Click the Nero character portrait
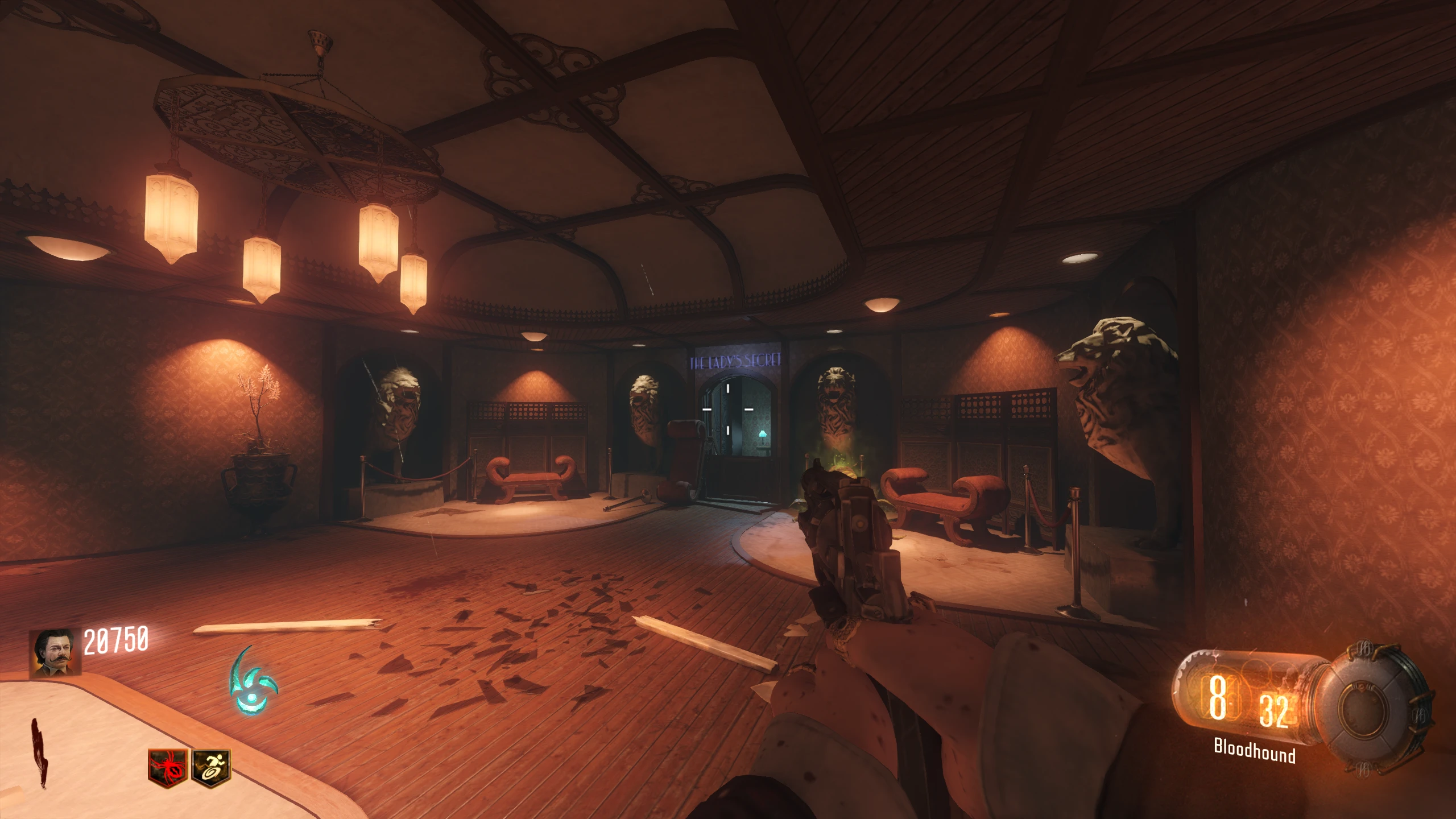 click(x=55, y=652)
